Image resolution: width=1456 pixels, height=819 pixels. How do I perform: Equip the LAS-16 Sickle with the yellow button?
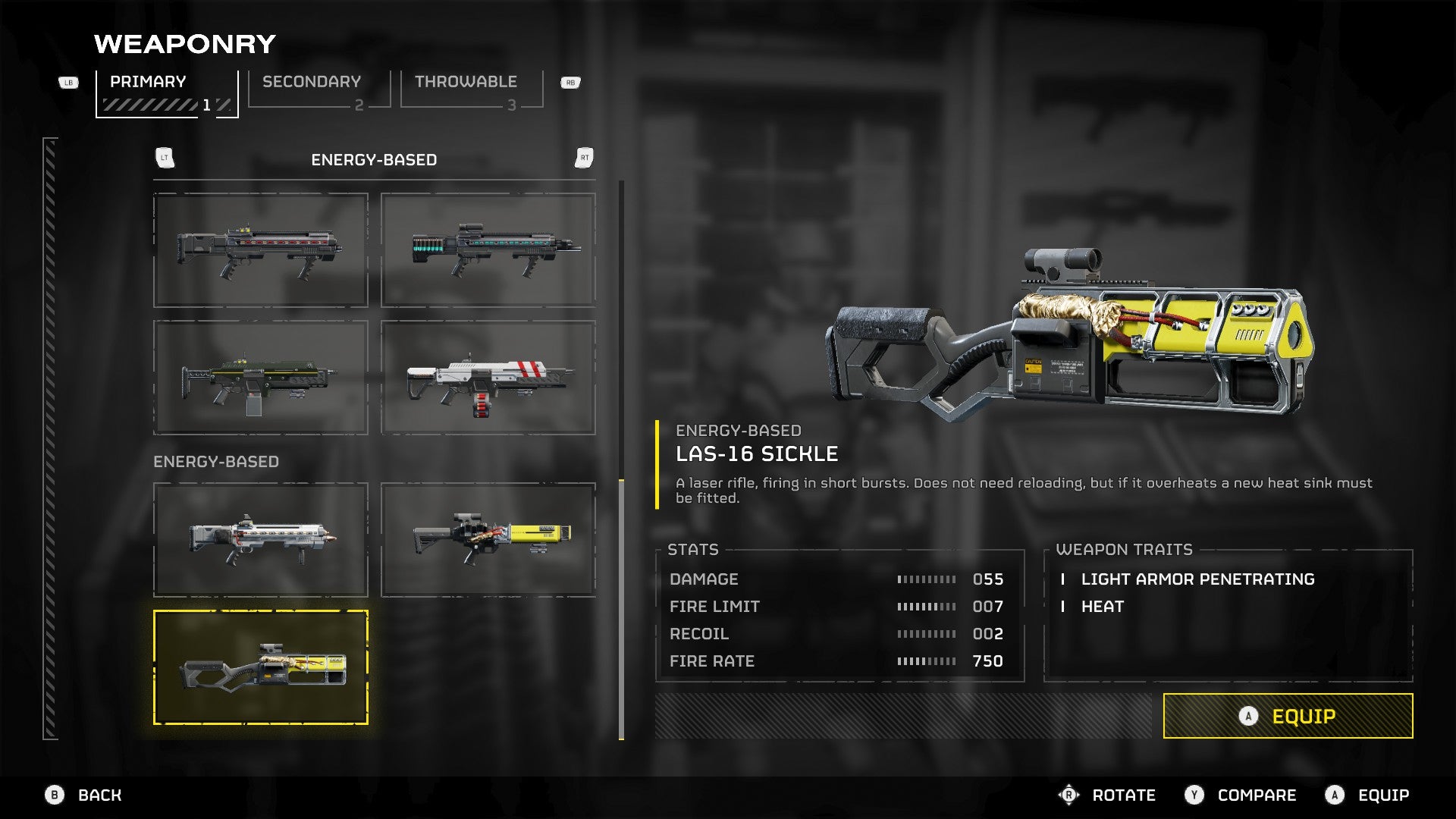(1288, 716)
